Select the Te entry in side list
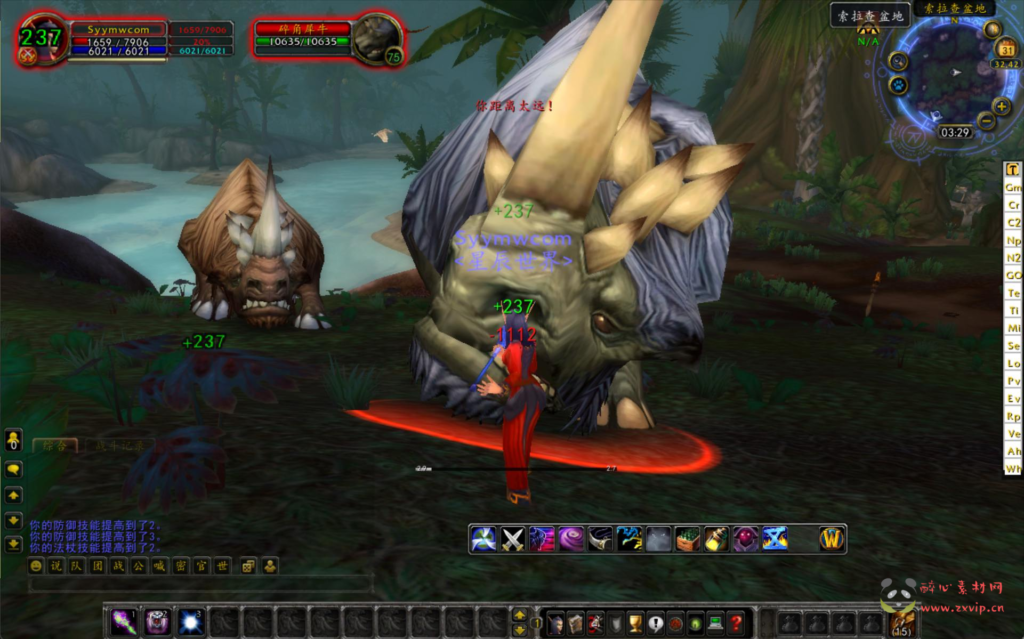Image resolution: width=1024 pixels, height=639 pixels. [x=1013, y=293]
